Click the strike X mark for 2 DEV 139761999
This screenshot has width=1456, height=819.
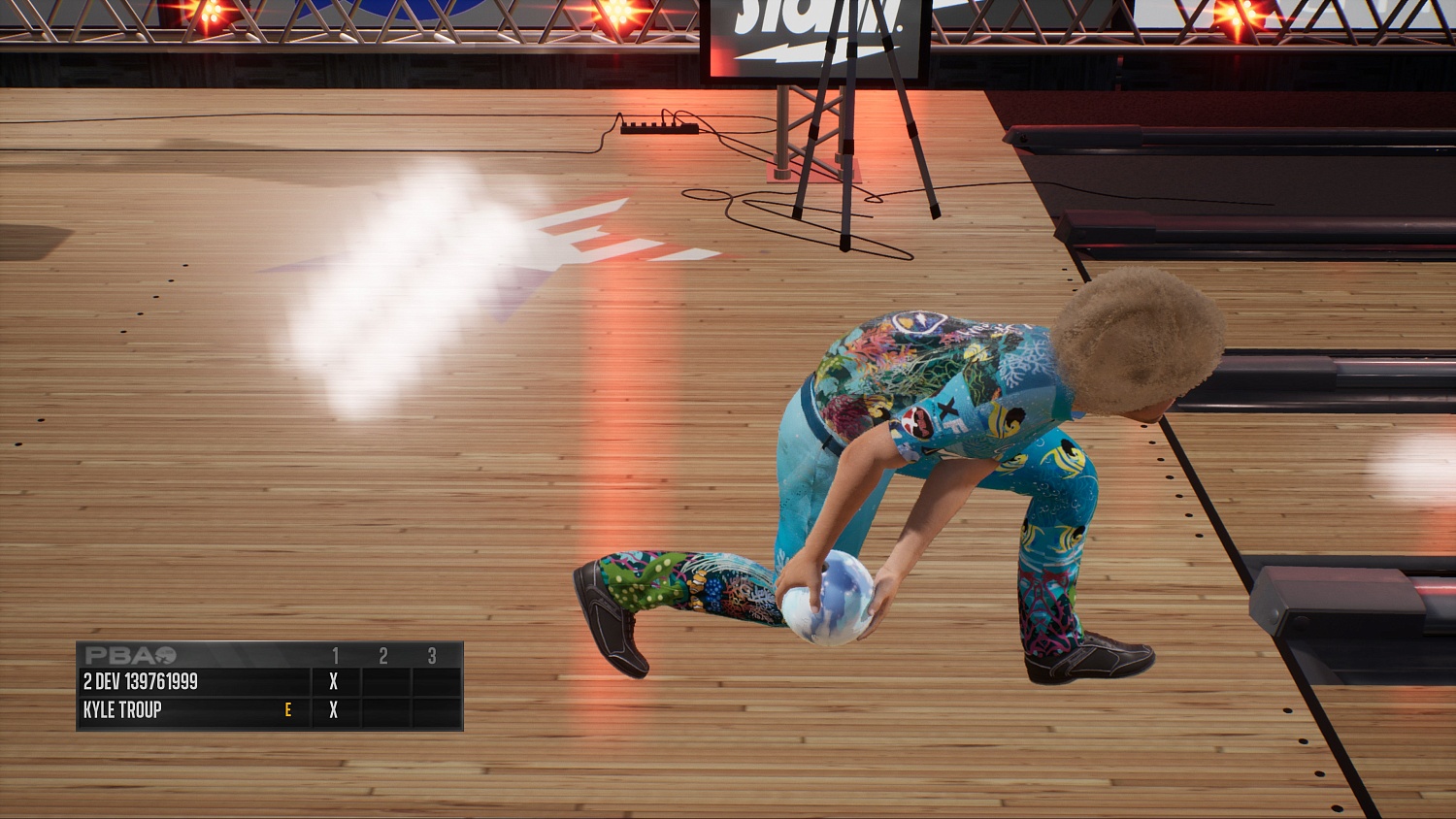(x=333, y=682)
